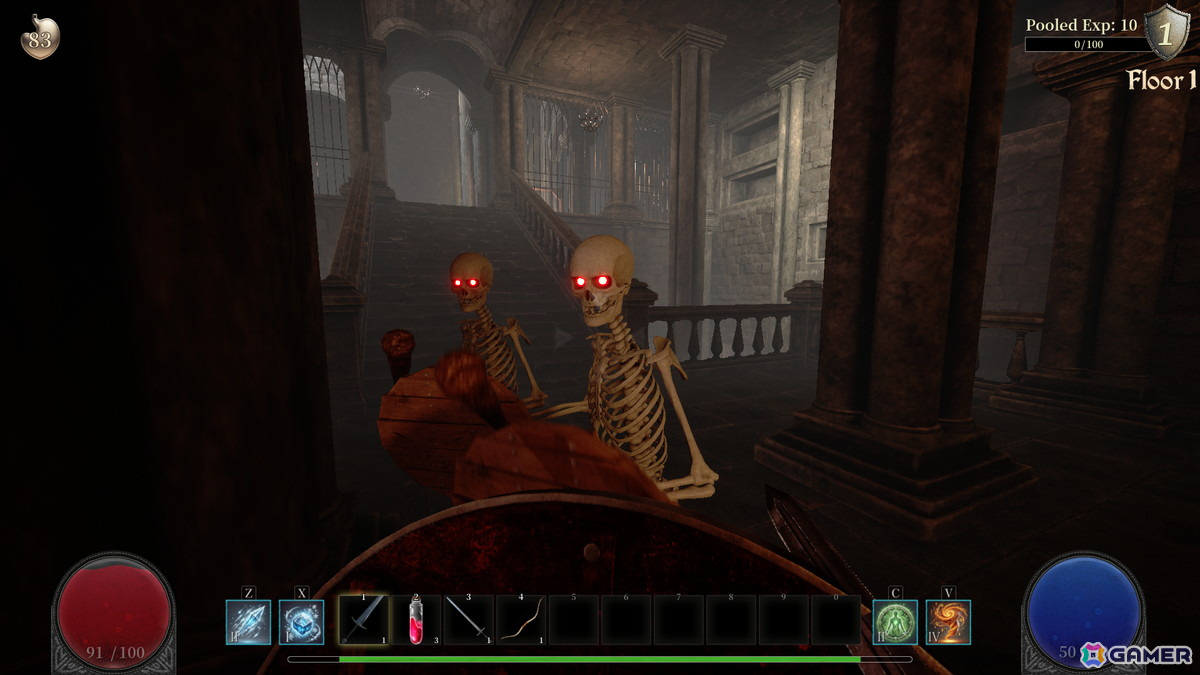Viewport: 1200px width, 675px height.
Task: Select the bow hotbar slot
Action: pos(520,620)
